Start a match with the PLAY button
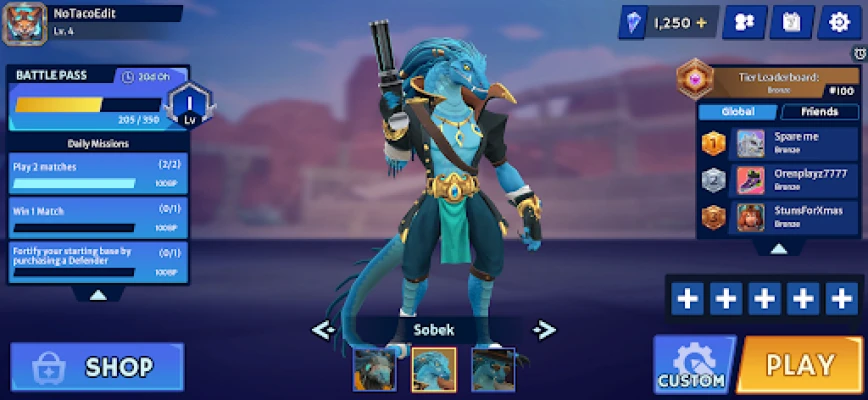Screen dimensions: 868x400 (x=800, y=365)
